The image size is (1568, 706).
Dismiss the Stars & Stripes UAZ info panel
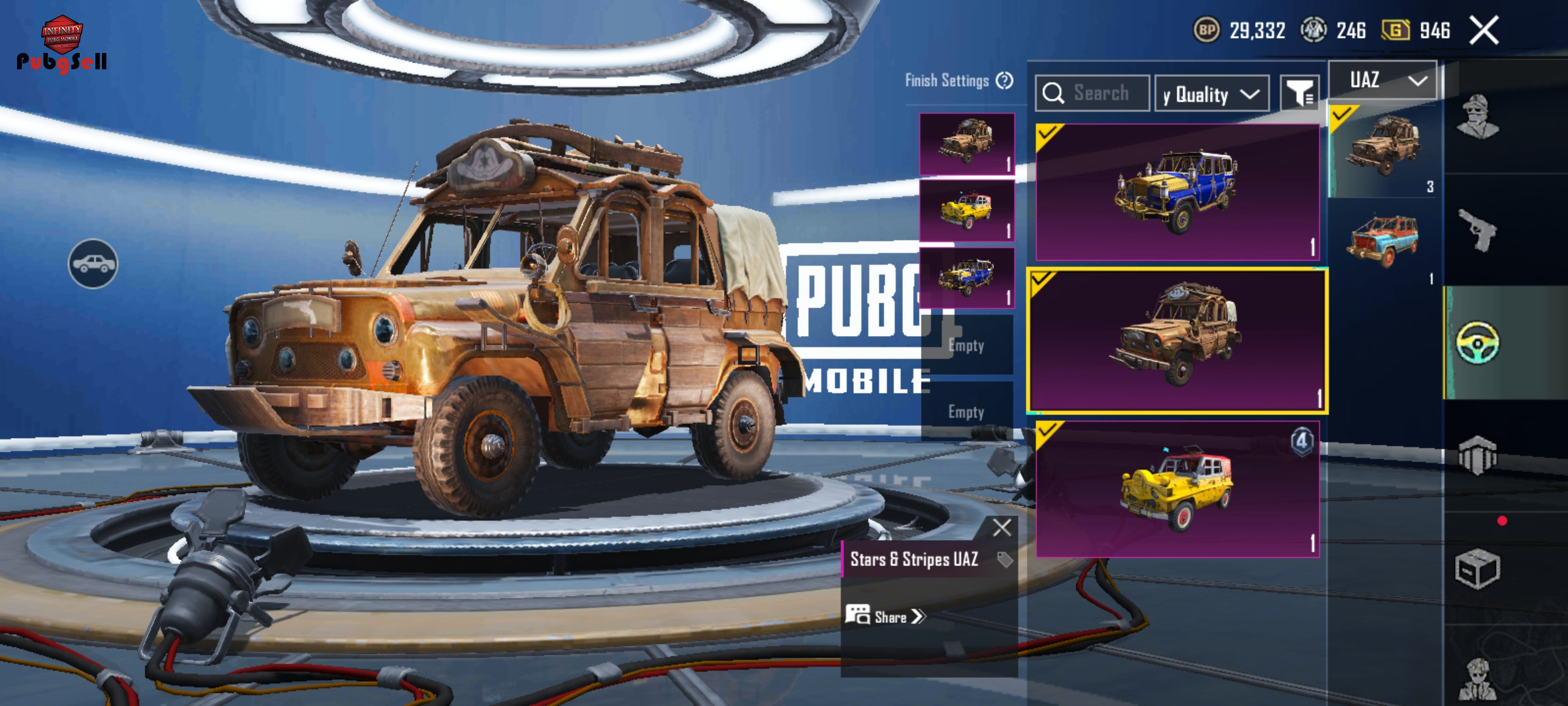coord(1002,528)
